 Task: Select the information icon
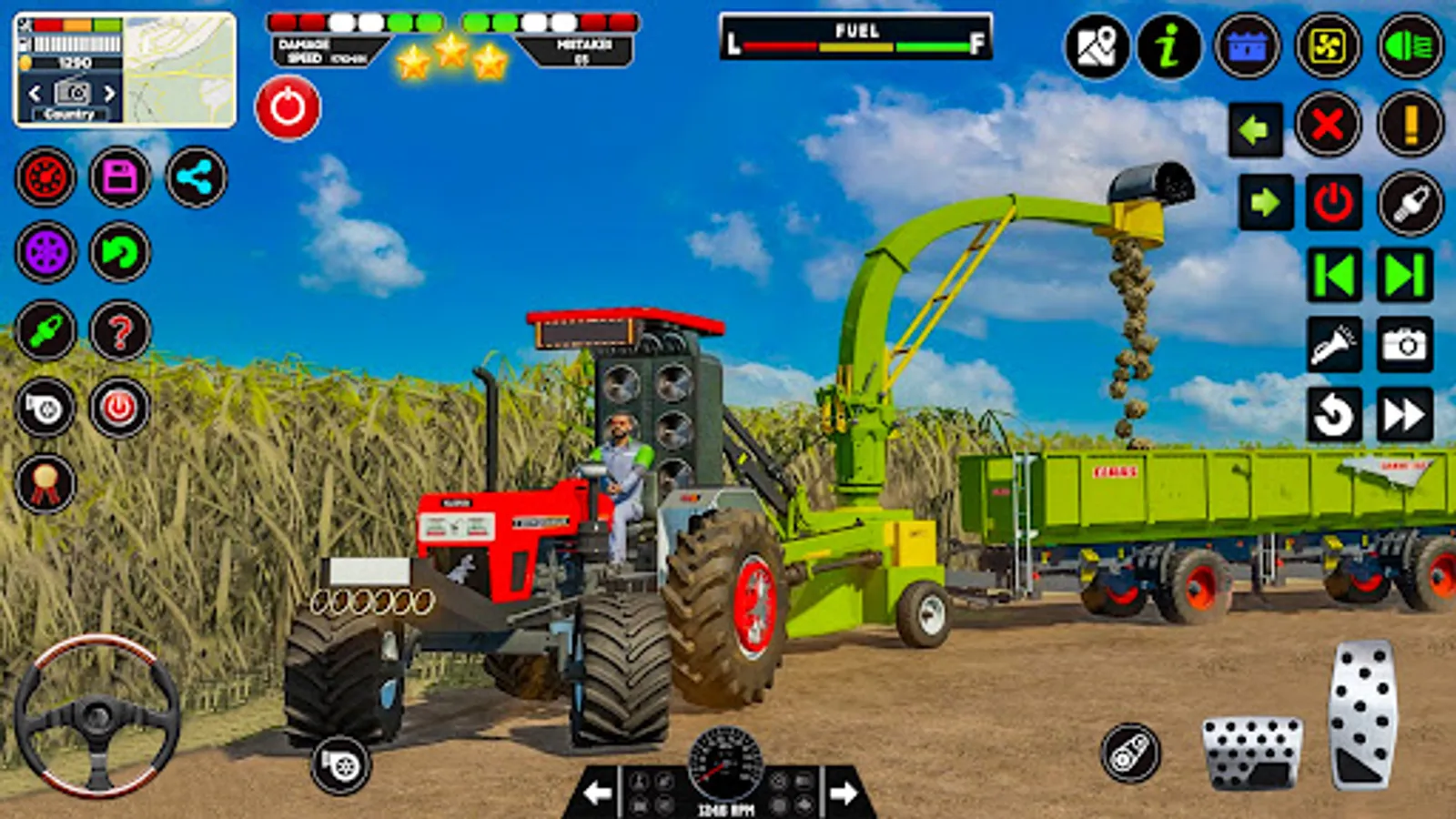(1168, 44)
